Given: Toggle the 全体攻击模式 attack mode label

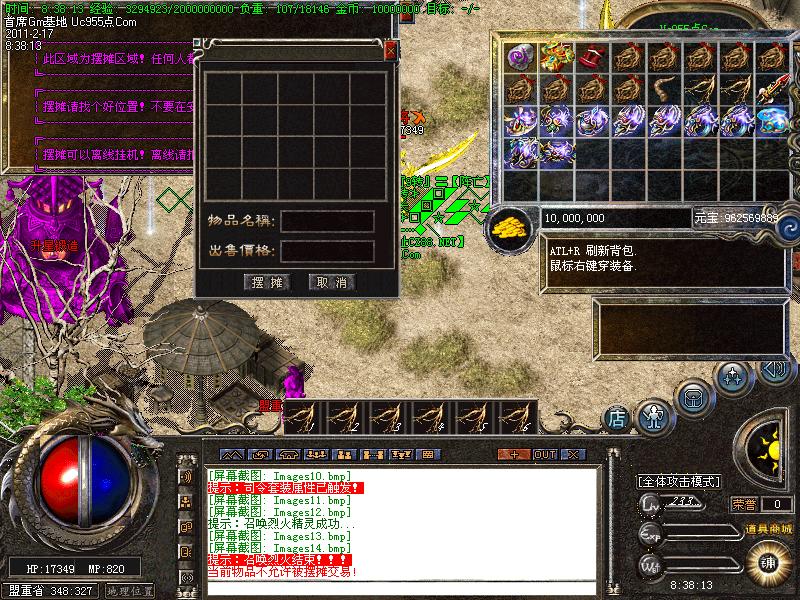Looking at the screenshot, I should coord(679,481).
